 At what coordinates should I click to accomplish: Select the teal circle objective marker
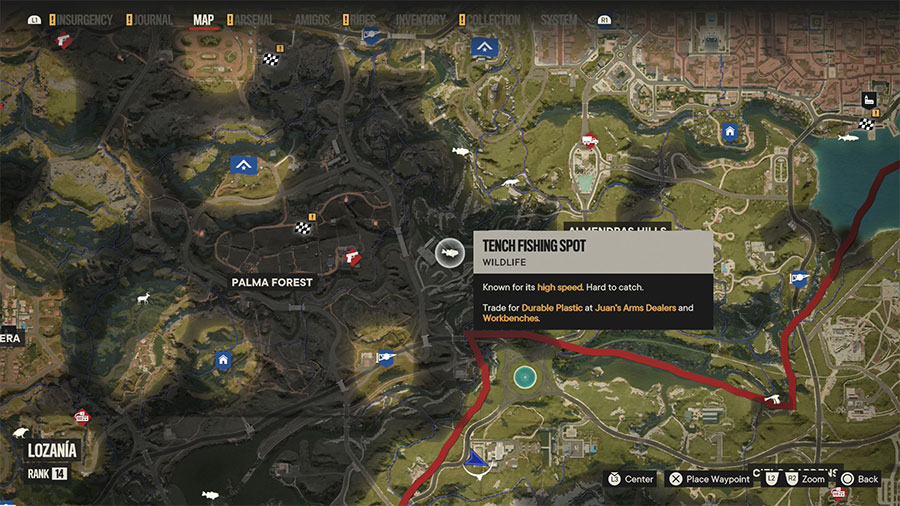click(x=523, y=376)
